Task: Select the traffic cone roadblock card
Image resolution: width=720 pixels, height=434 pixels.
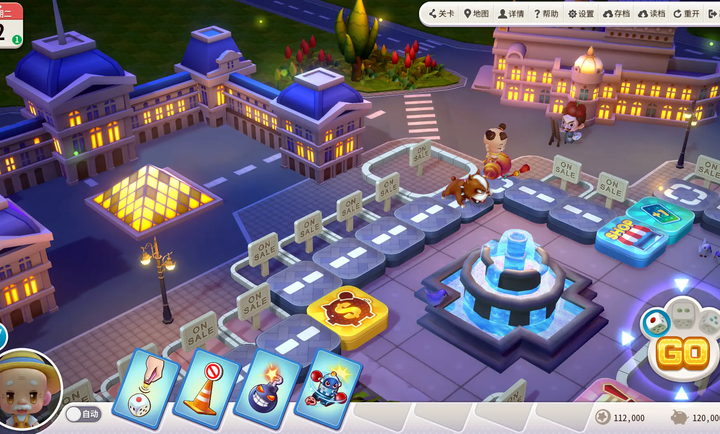Action: (208, 387)
